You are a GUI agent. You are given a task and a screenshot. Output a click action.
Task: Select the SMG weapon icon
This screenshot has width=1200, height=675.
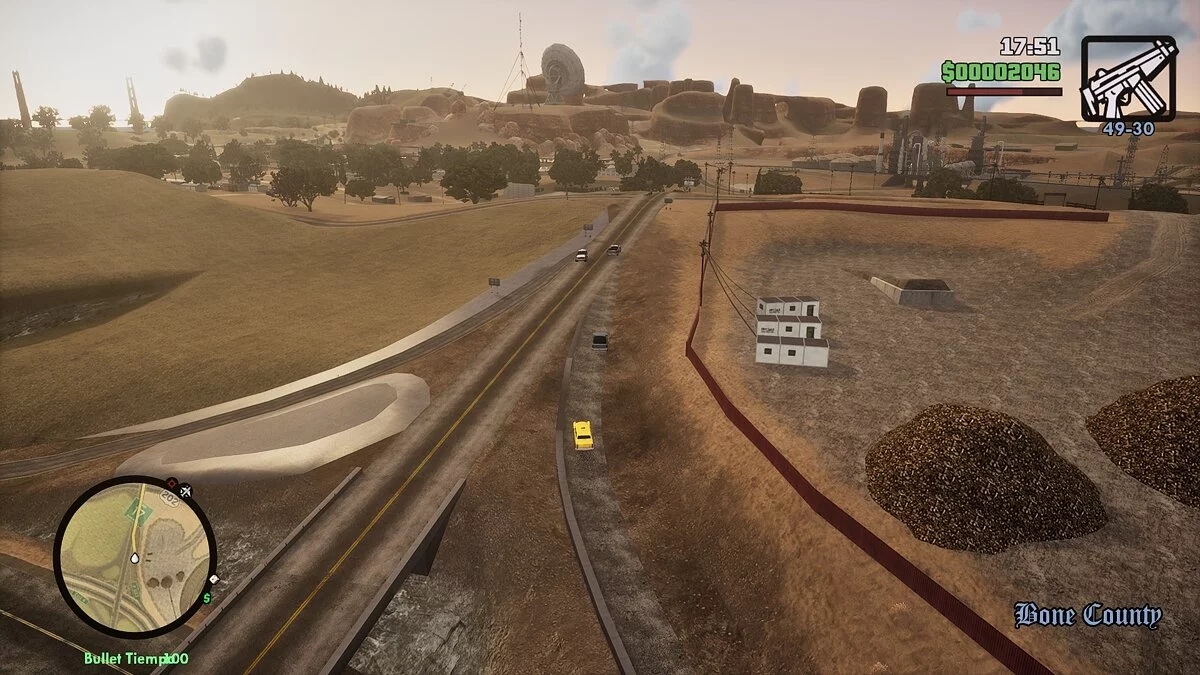point(1129,78)
